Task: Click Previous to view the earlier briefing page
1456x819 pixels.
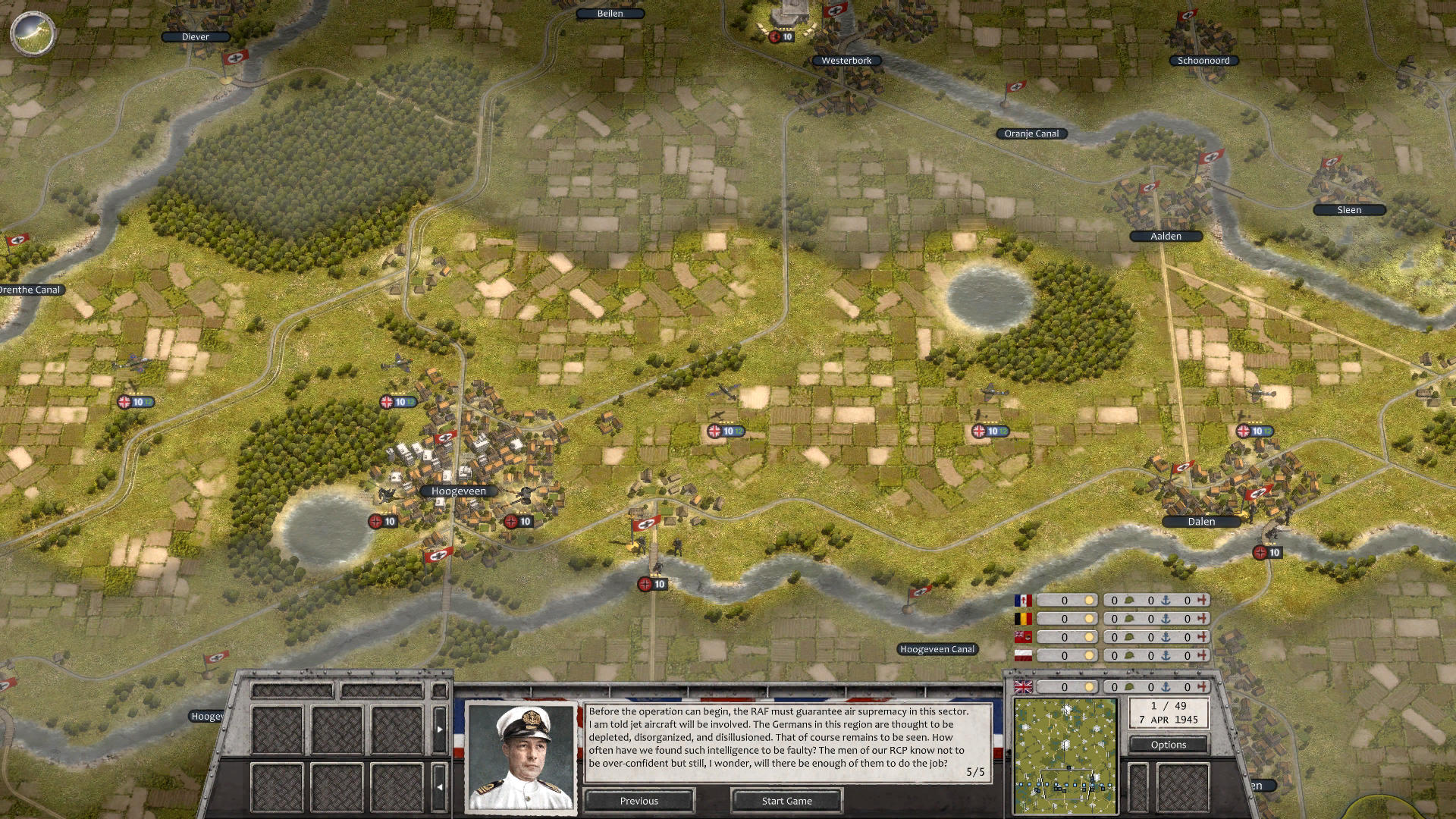Action: (639, 801)
